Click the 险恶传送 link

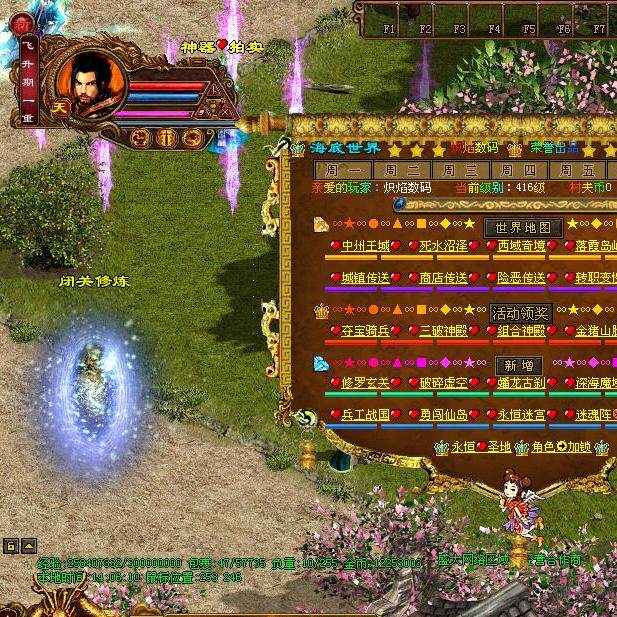(x=521, y=278)
